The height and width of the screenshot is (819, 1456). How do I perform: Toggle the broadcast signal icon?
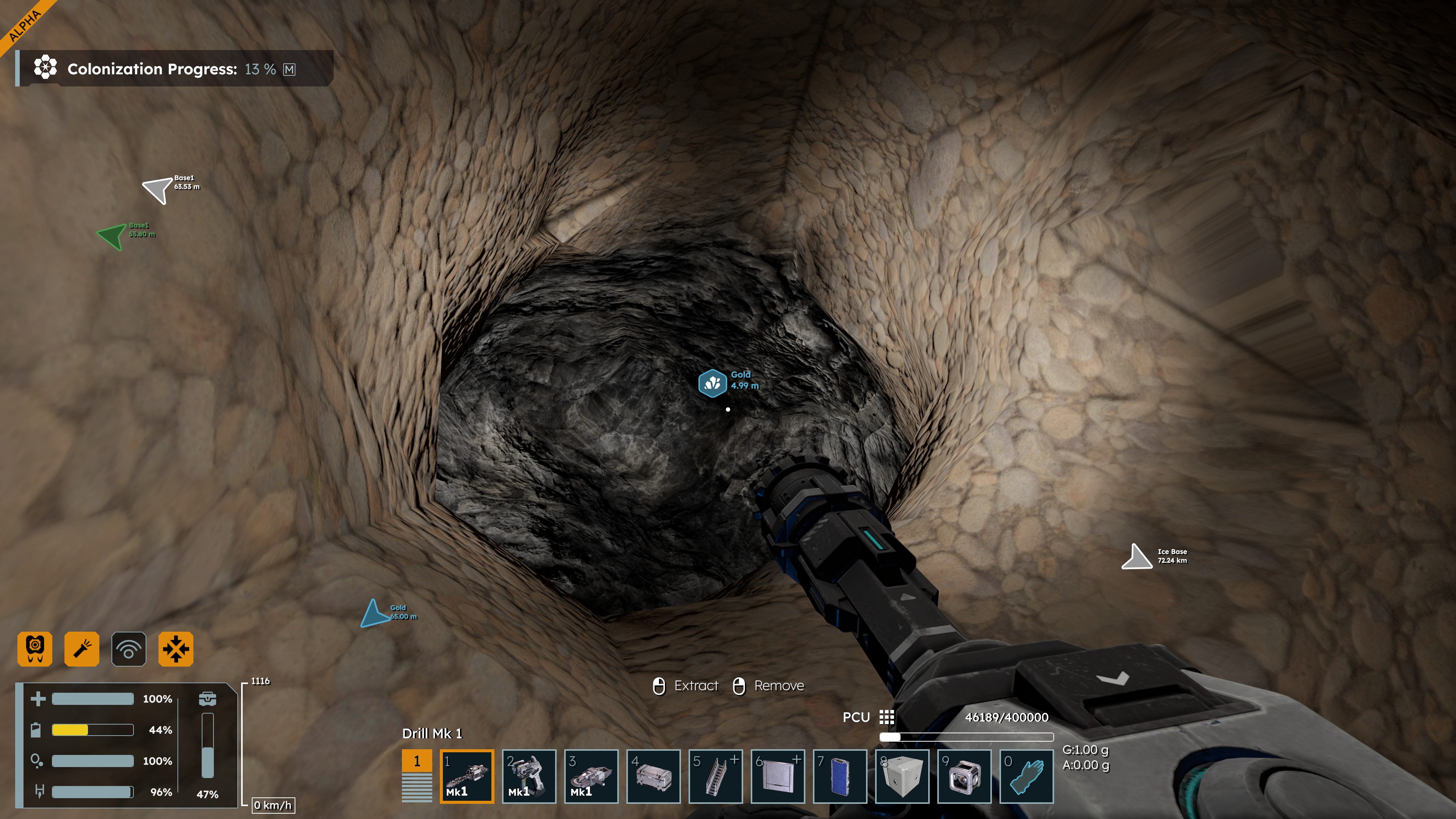pyautogui.click(x=129, y=649)
